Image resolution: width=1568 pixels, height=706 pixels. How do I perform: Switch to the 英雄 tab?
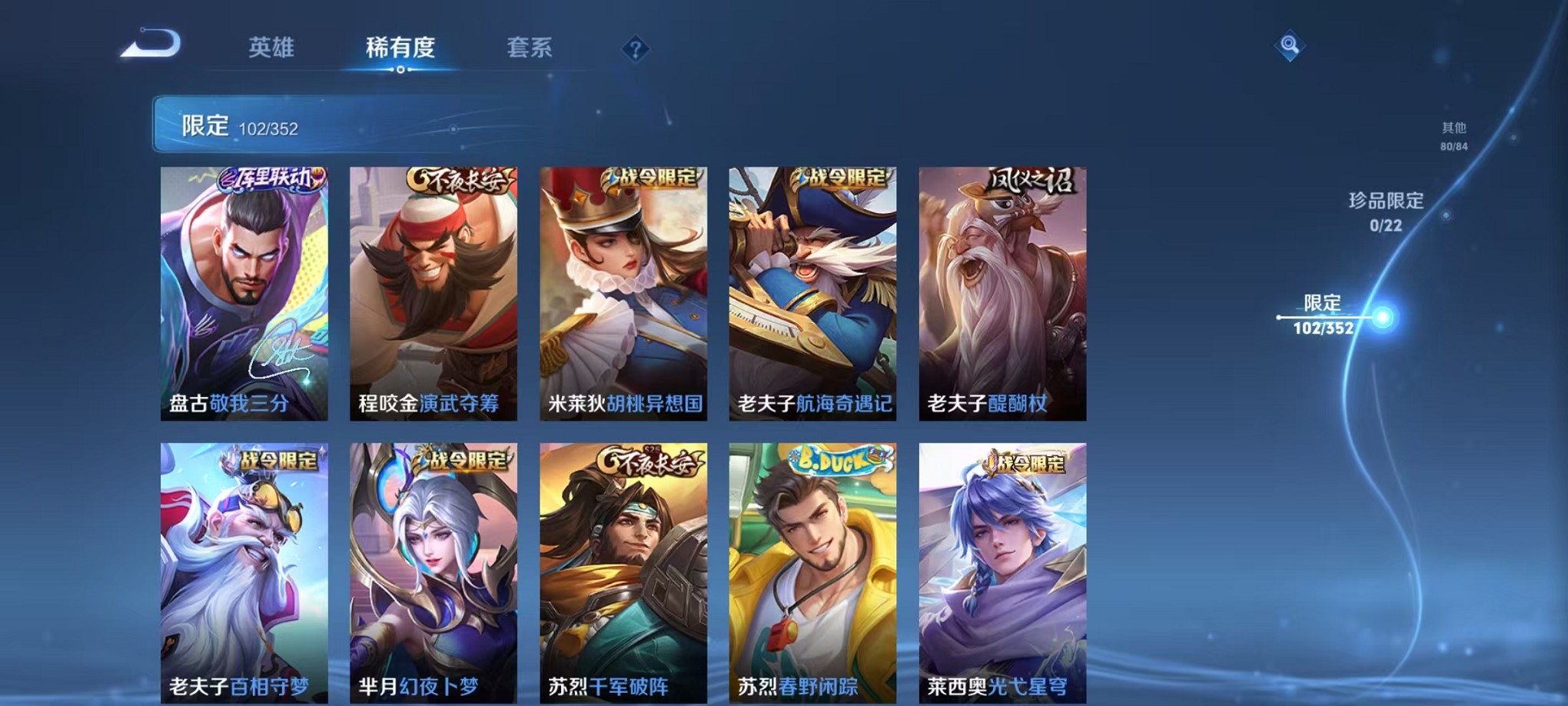click(271, 48)
